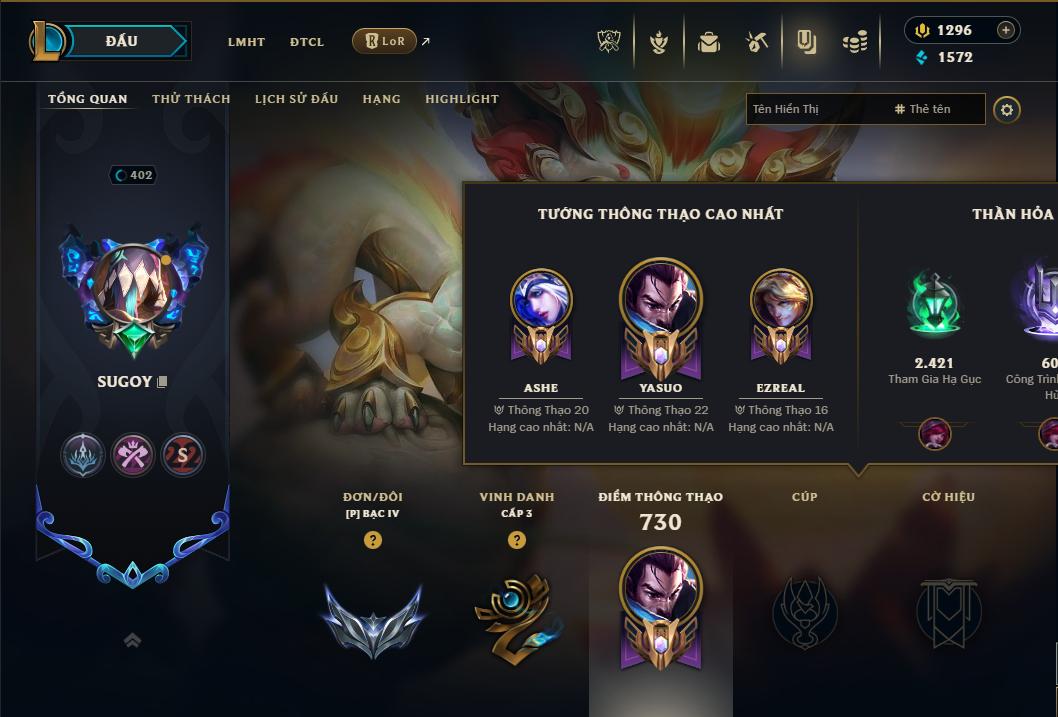Viewport: 1058px width, 717px height.
Task: Open the LỊCH SỬ ĐẤU tab
Action: coord(296,99)
